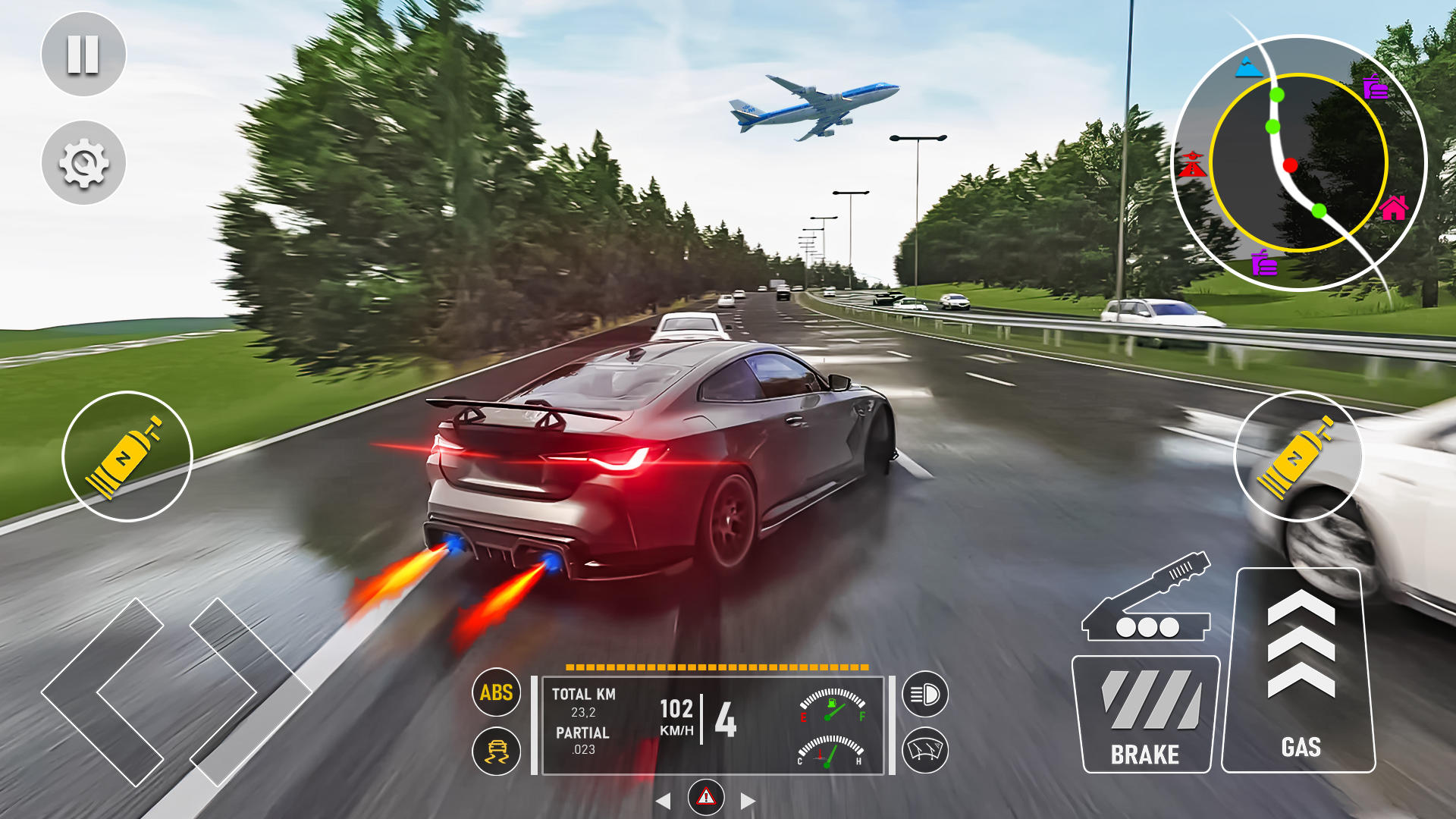
Task: Toggle the ABS button
Action: click(x=497, y=692)
